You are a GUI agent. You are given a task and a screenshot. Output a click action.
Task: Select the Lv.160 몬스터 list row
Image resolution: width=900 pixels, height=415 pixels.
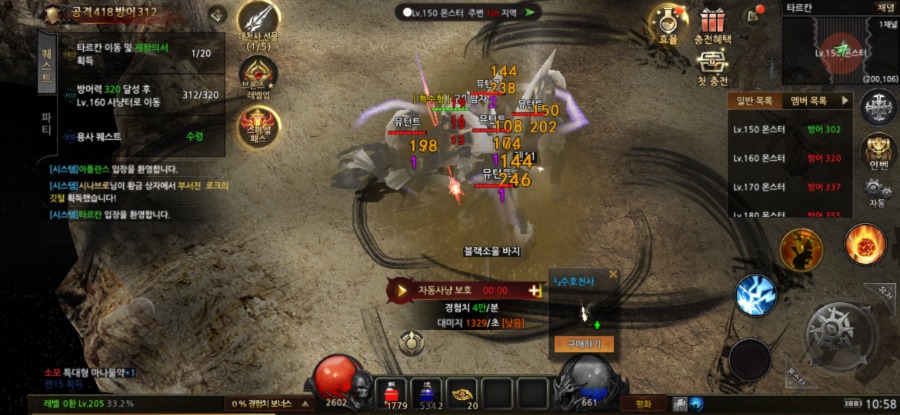pos(792,158)
